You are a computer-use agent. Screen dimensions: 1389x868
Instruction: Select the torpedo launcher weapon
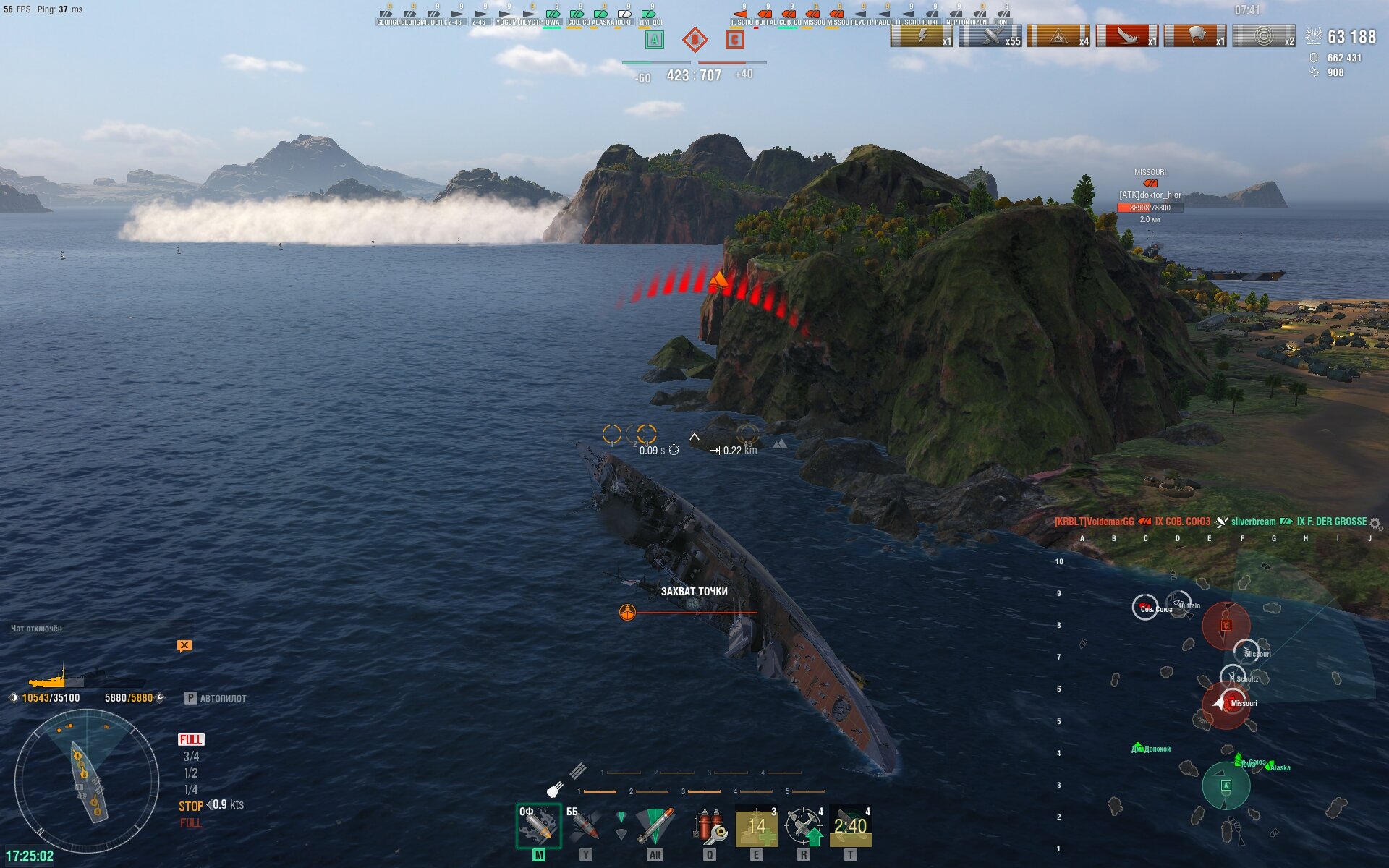[654, 826]
